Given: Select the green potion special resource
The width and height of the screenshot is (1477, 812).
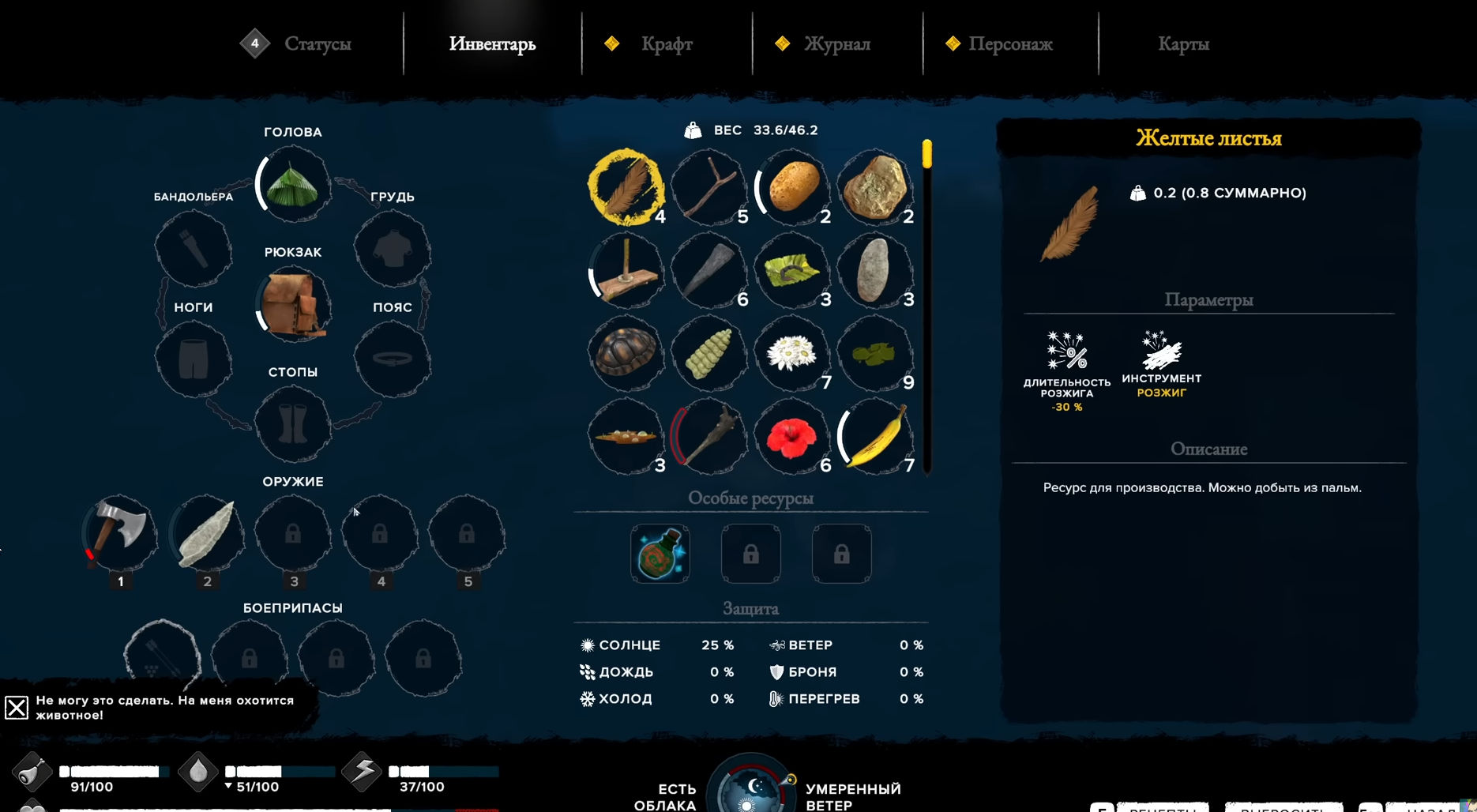Looking at the screenshot, I should 660,554.
